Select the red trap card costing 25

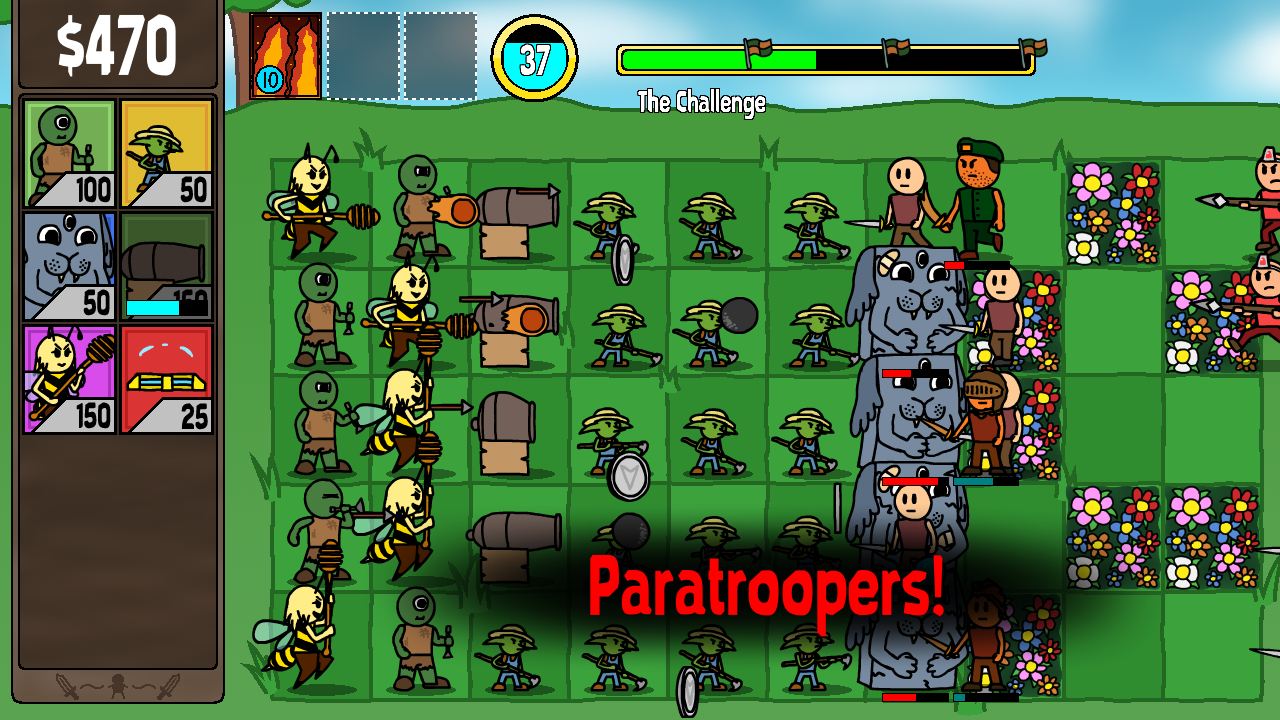click(165, 380)
